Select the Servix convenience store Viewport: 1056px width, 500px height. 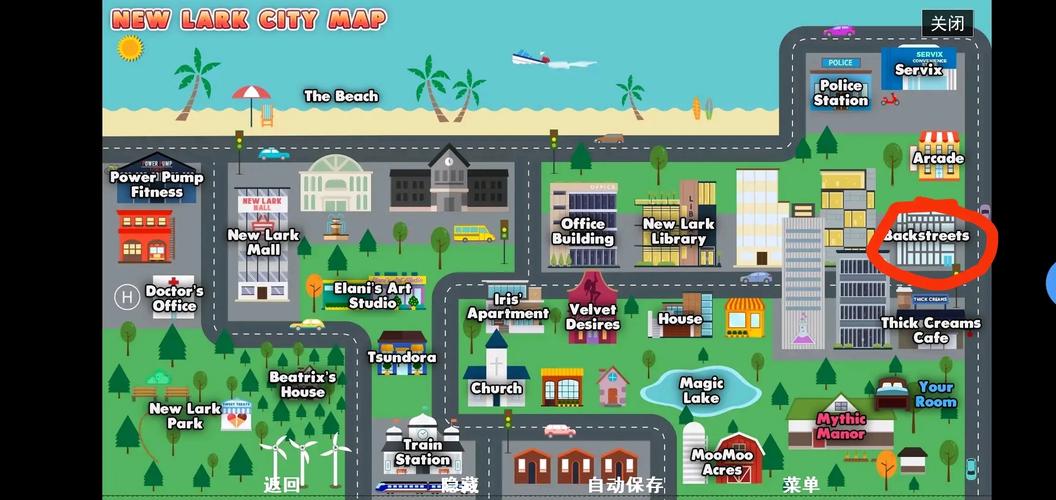pyautogui.click(x=918, y=69)
